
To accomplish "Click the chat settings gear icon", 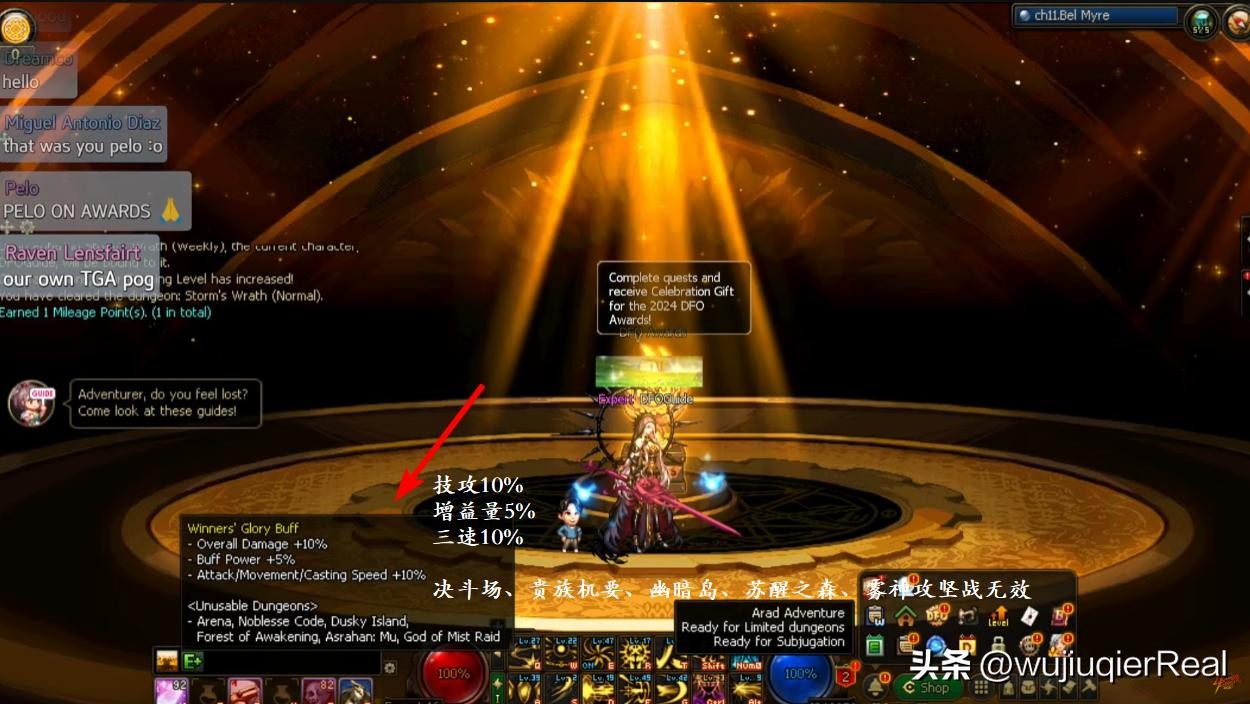I will tap(390, 667).
